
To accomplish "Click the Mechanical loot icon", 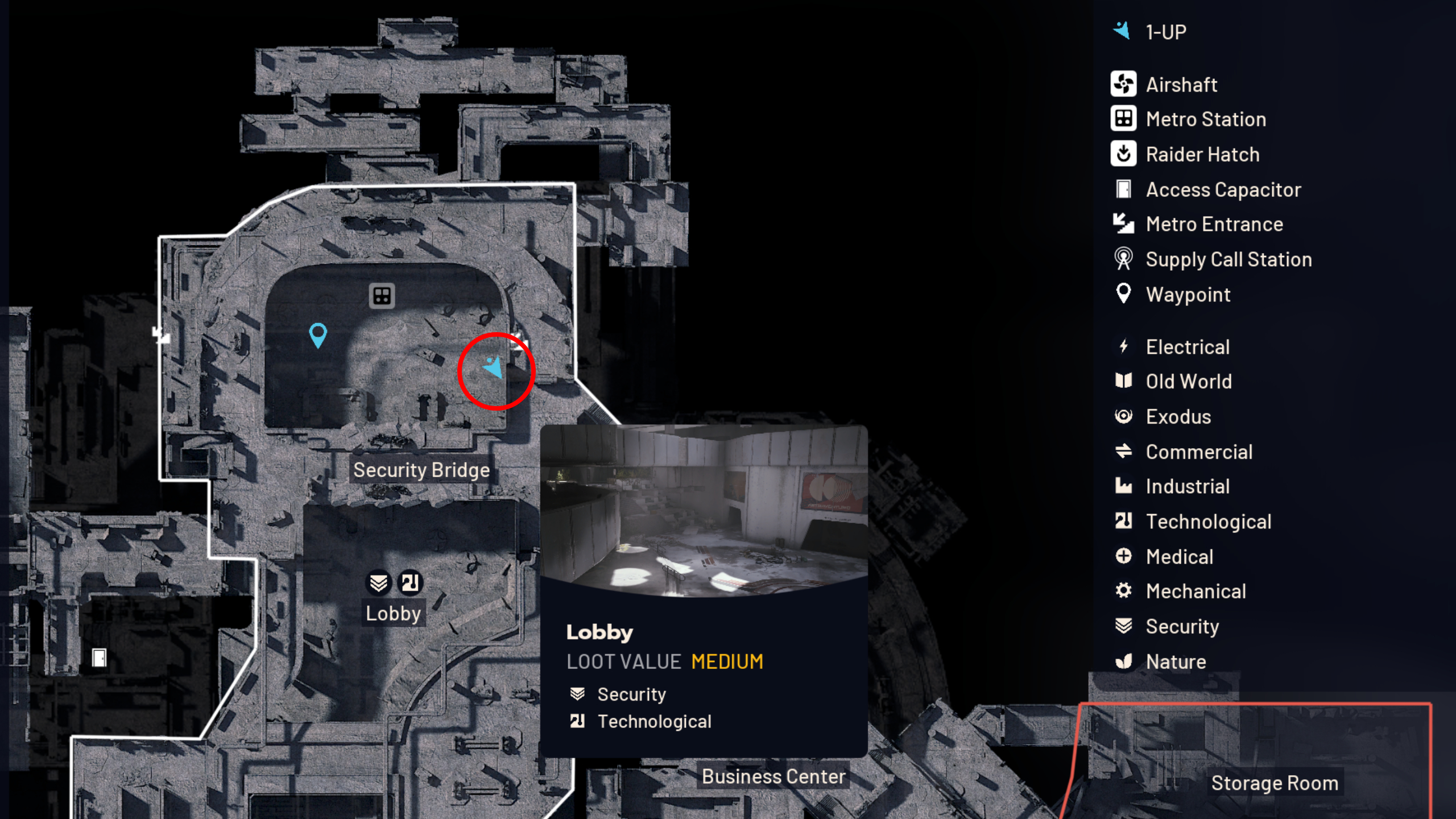I will point(1123,591).
